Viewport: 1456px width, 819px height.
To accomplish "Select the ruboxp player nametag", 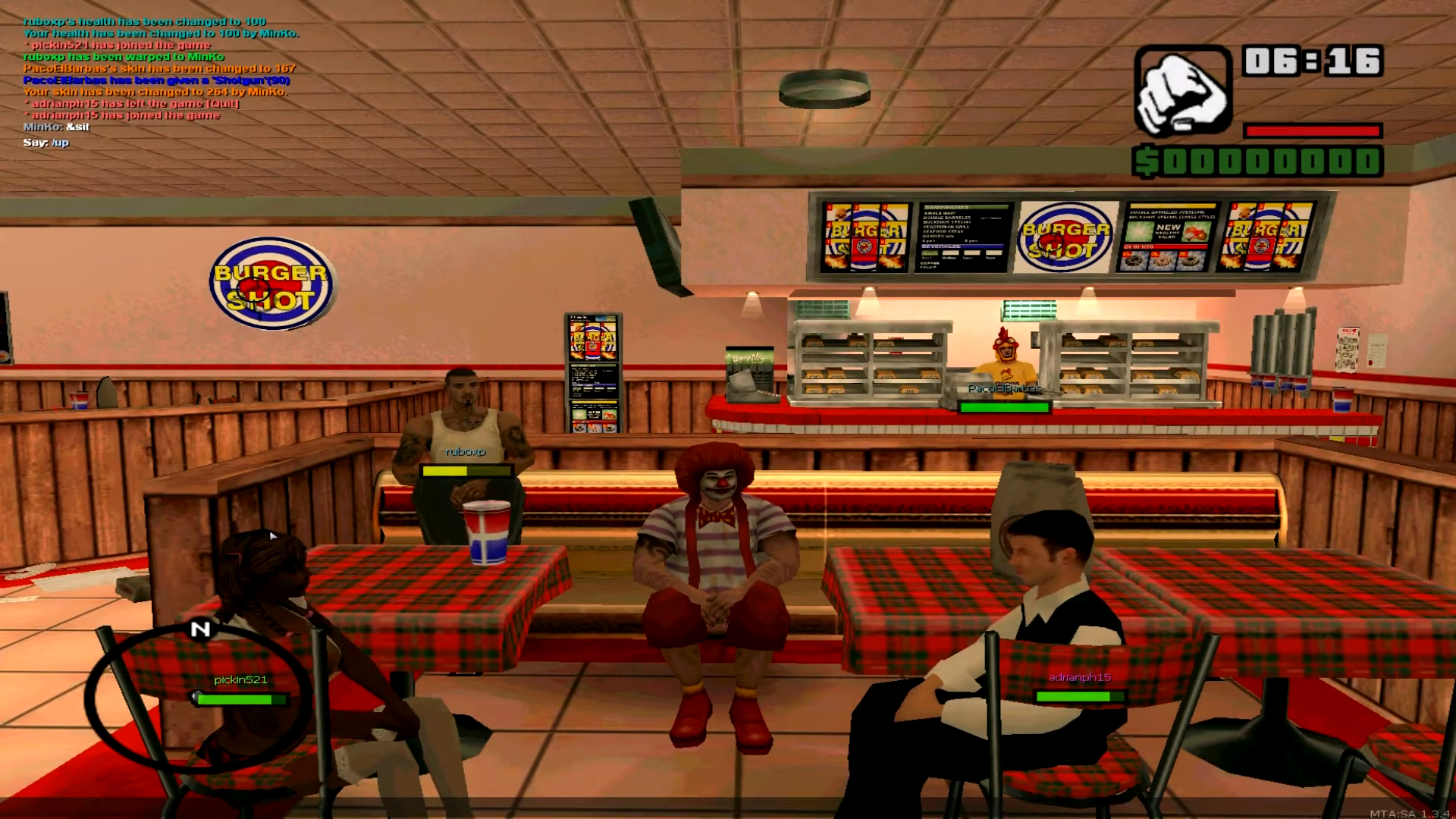I will pos(466,453).
